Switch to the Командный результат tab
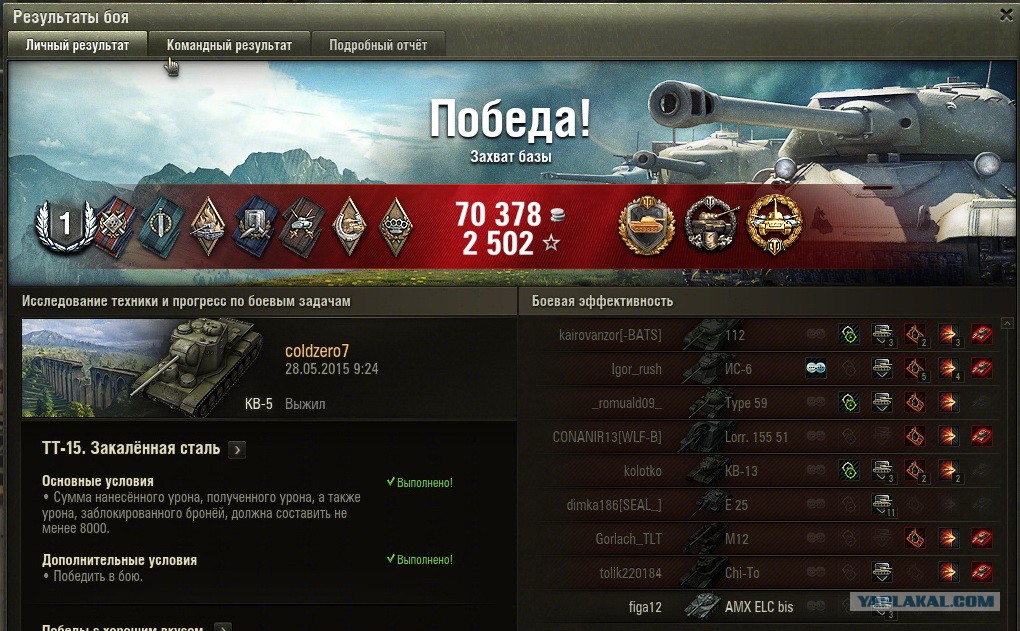 [229, 45]
